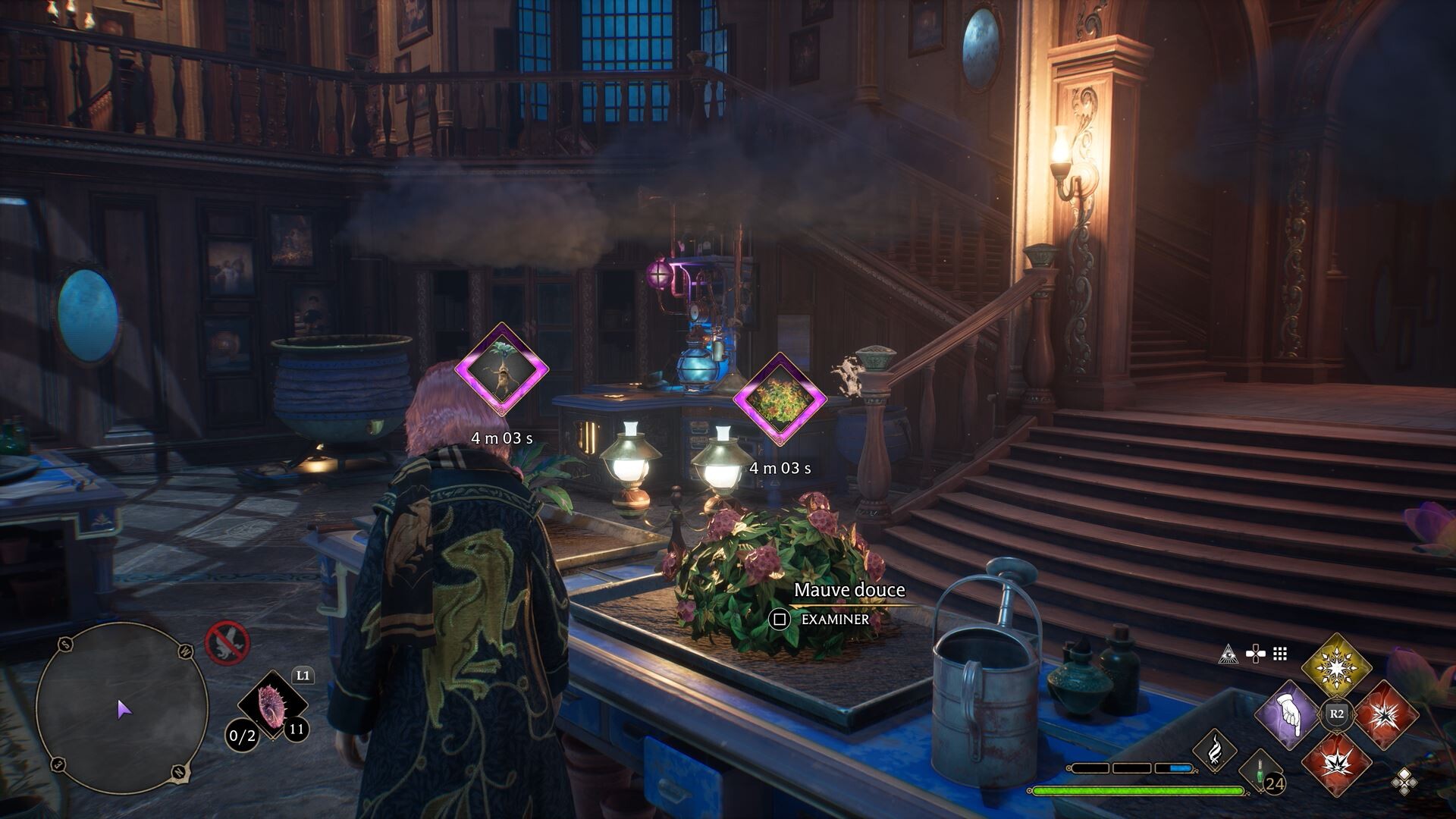The width and height of the screenshot is (1456, 819).
Task: Click the ancient magic flame icon
Action: point(1214,751)
